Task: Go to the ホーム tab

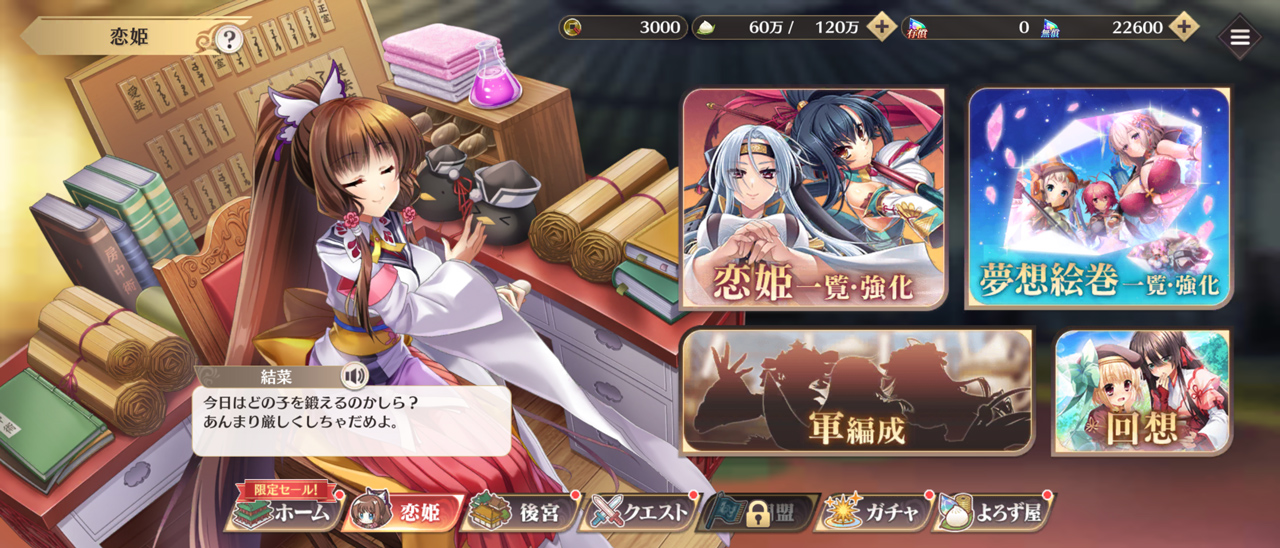Action: coord(283,513)
